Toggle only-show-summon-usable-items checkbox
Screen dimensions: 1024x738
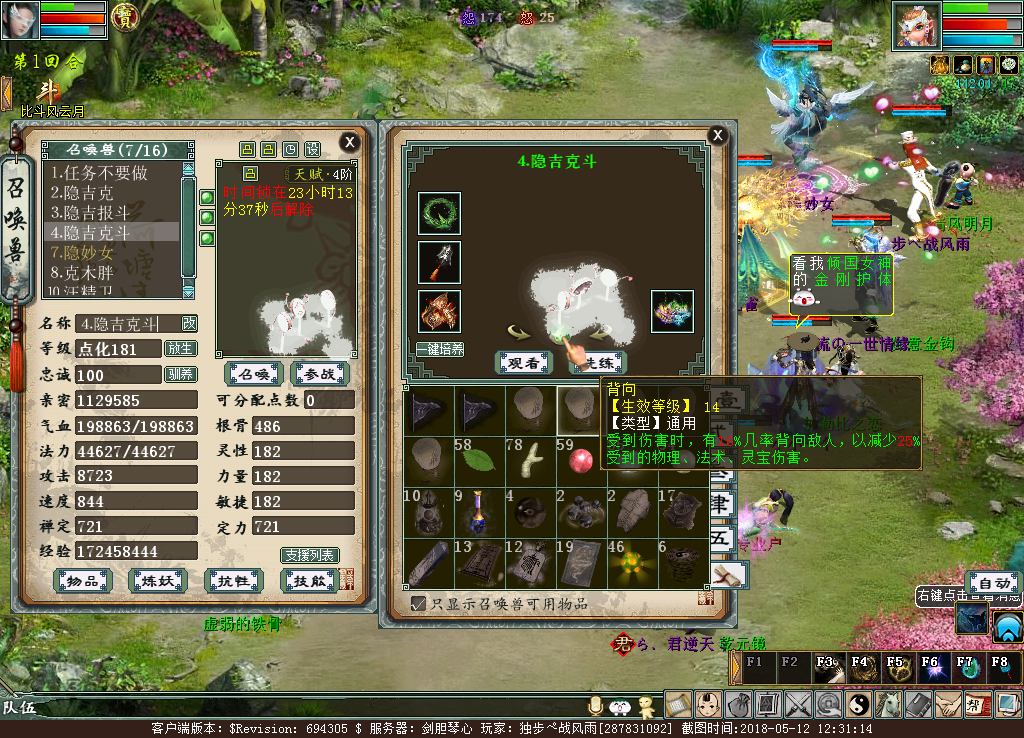(x=419, y=603)
